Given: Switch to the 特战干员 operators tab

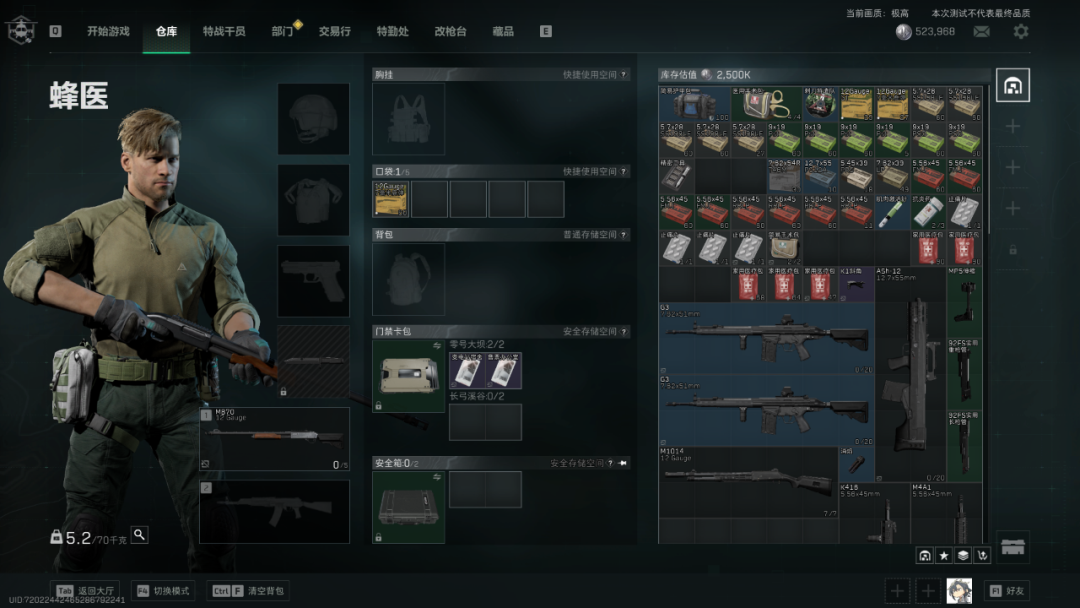Looking at the screenshot, I should (224, 31).
